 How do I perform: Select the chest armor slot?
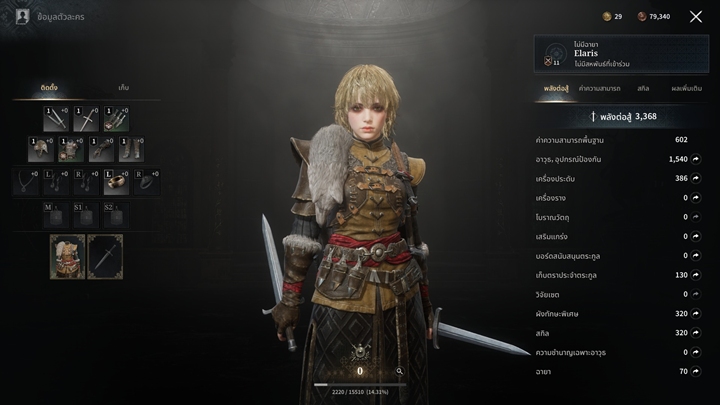70,150
